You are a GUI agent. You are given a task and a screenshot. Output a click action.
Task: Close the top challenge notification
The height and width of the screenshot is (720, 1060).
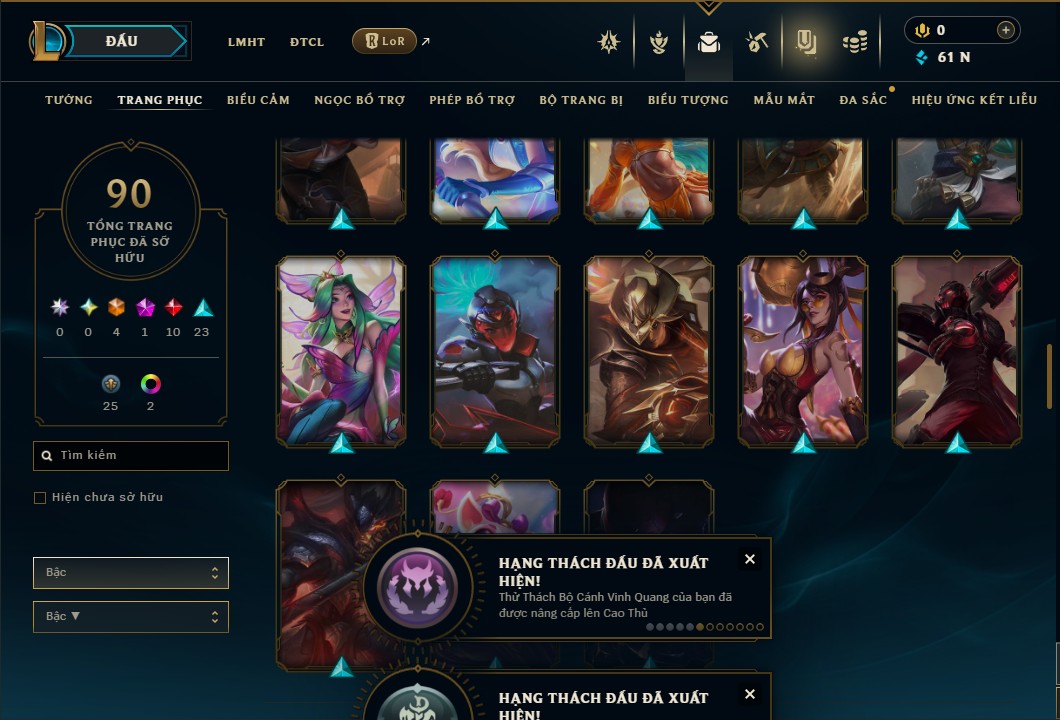point(750,560)
